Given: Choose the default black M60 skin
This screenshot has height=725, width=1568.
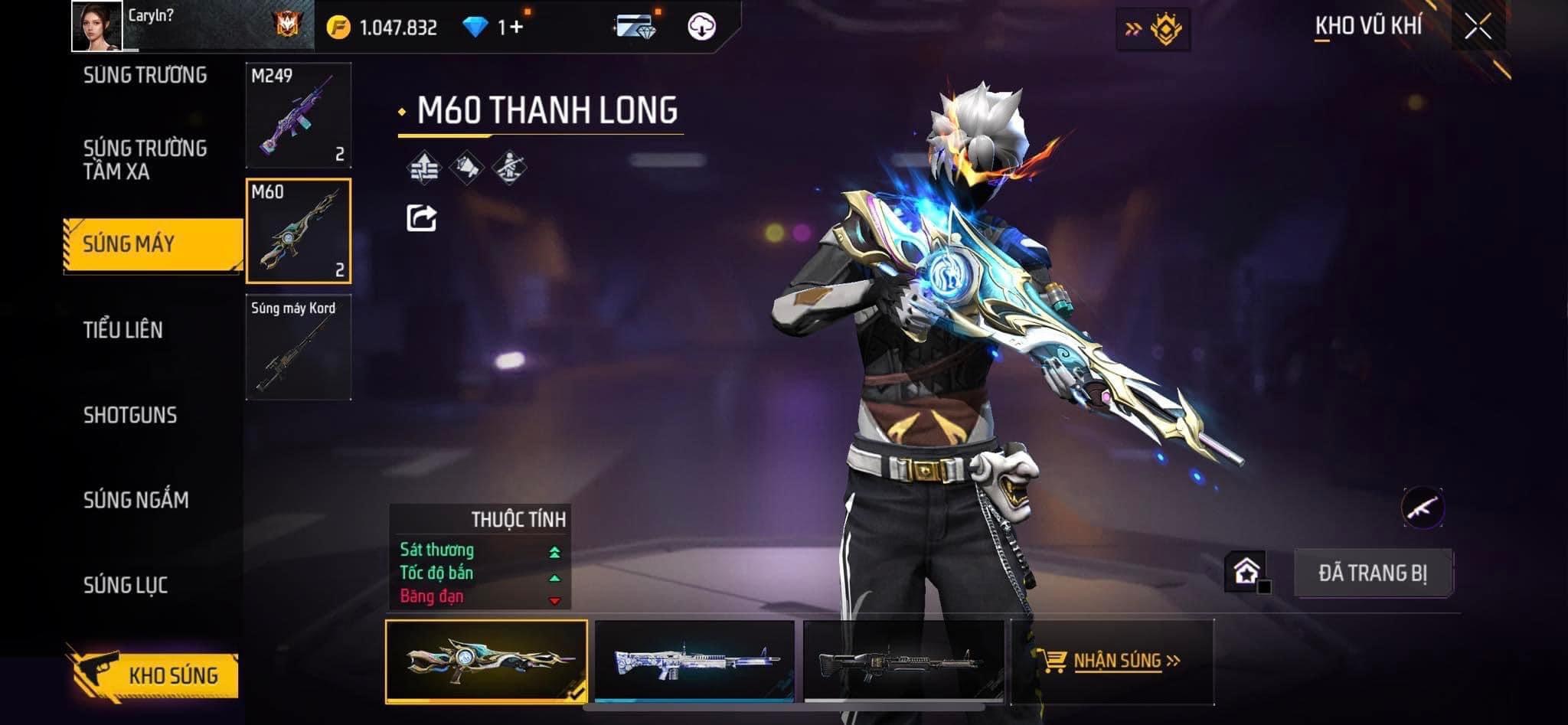Looking at the screenshot, I should click(x=903, y=661).
